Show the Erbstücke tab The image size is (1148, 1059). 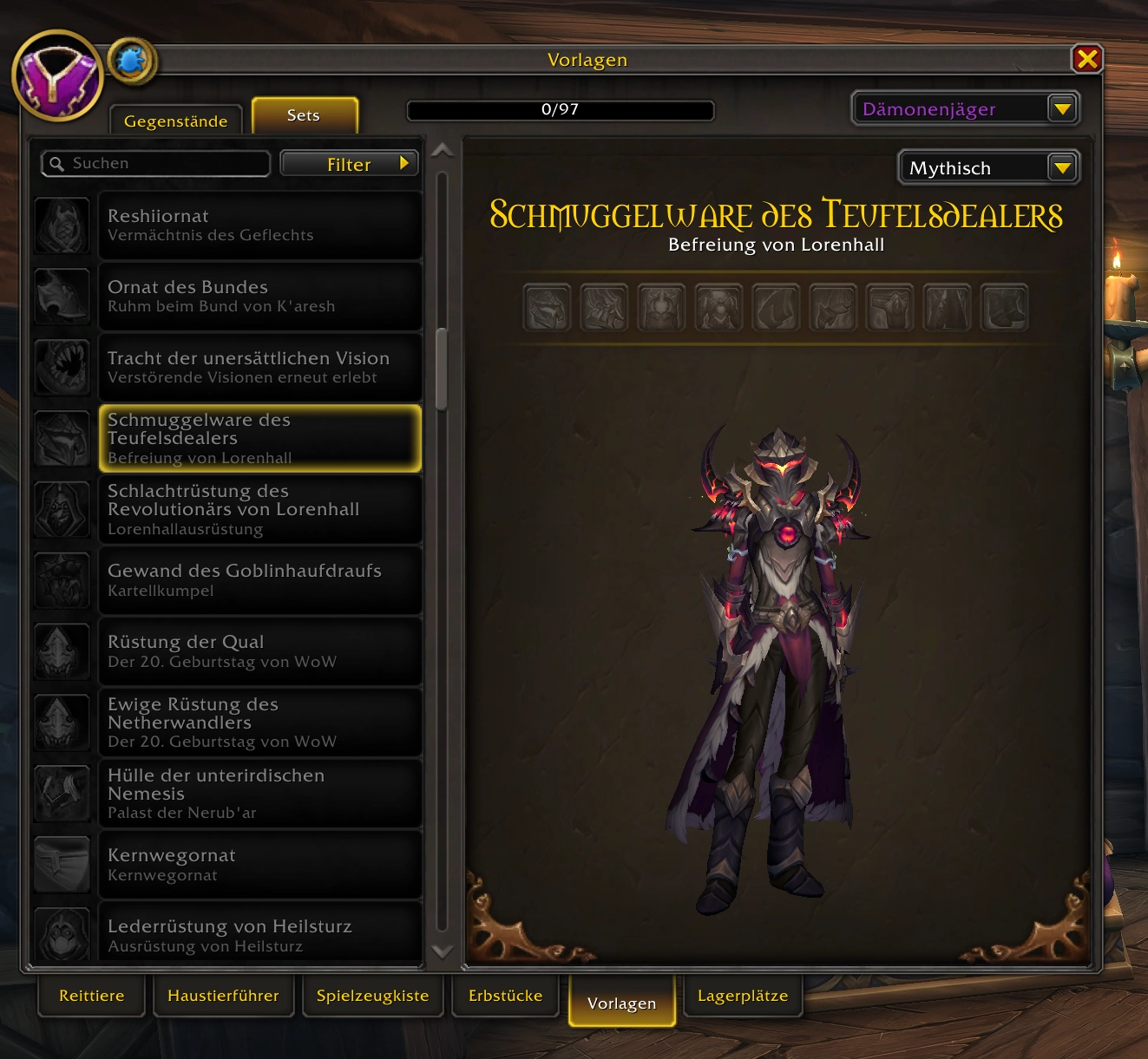505,996
